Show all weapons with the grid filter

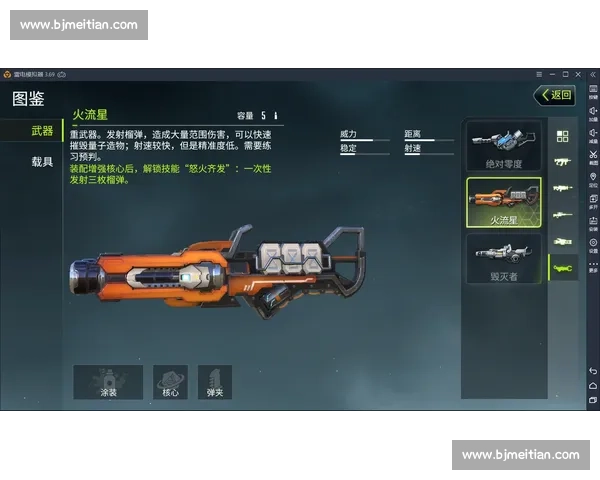point(562,136)
